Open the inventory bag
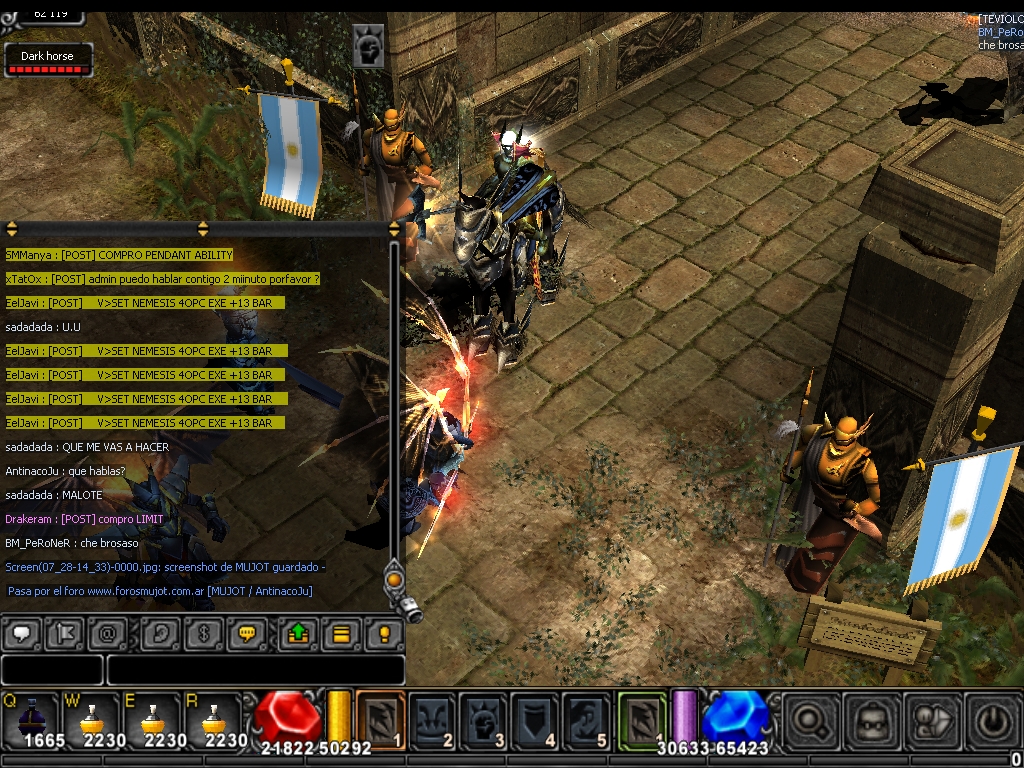The width and height of the screenshot is (1024, 768). point(872,720)
